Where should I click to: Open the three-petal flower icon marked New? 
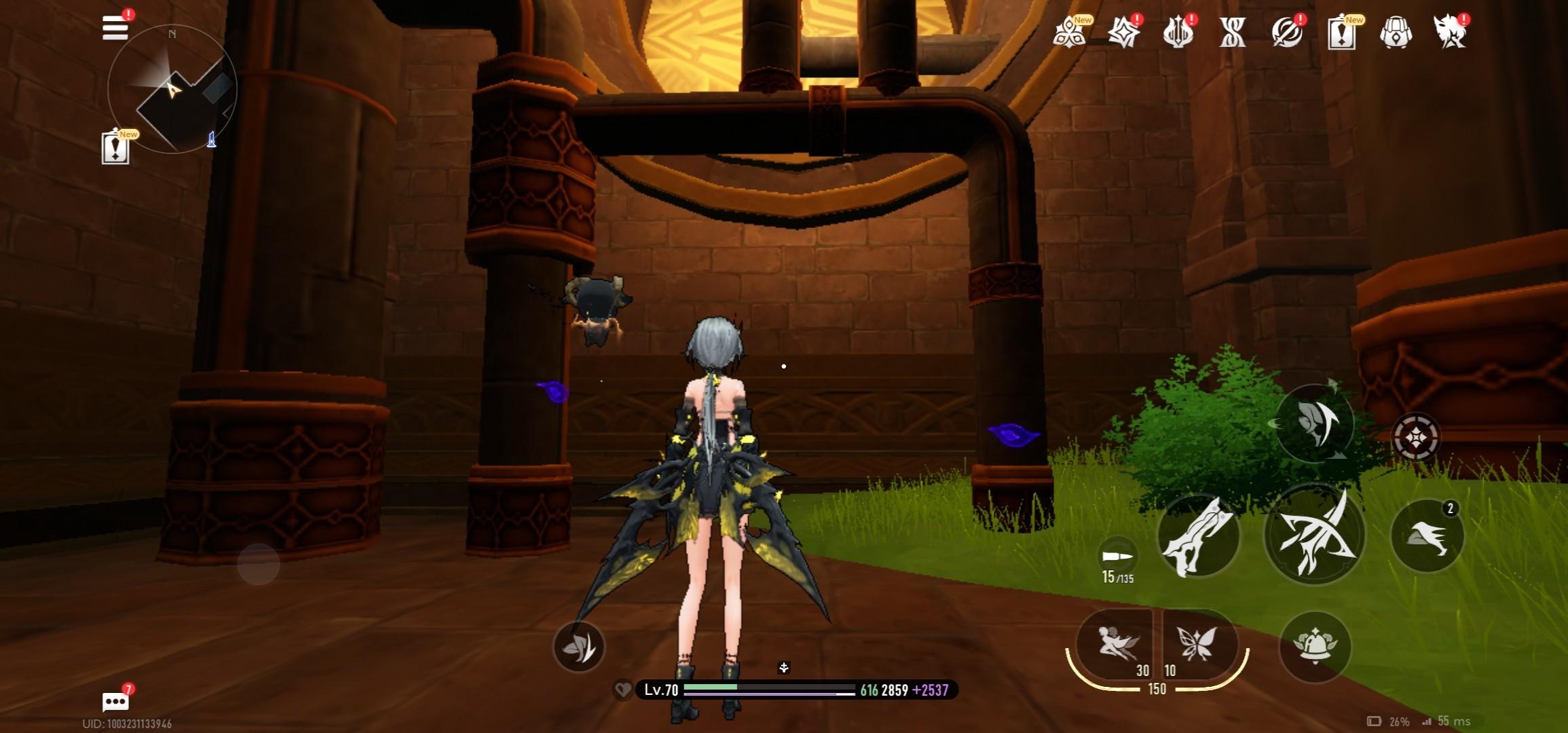pos(1070,32)
